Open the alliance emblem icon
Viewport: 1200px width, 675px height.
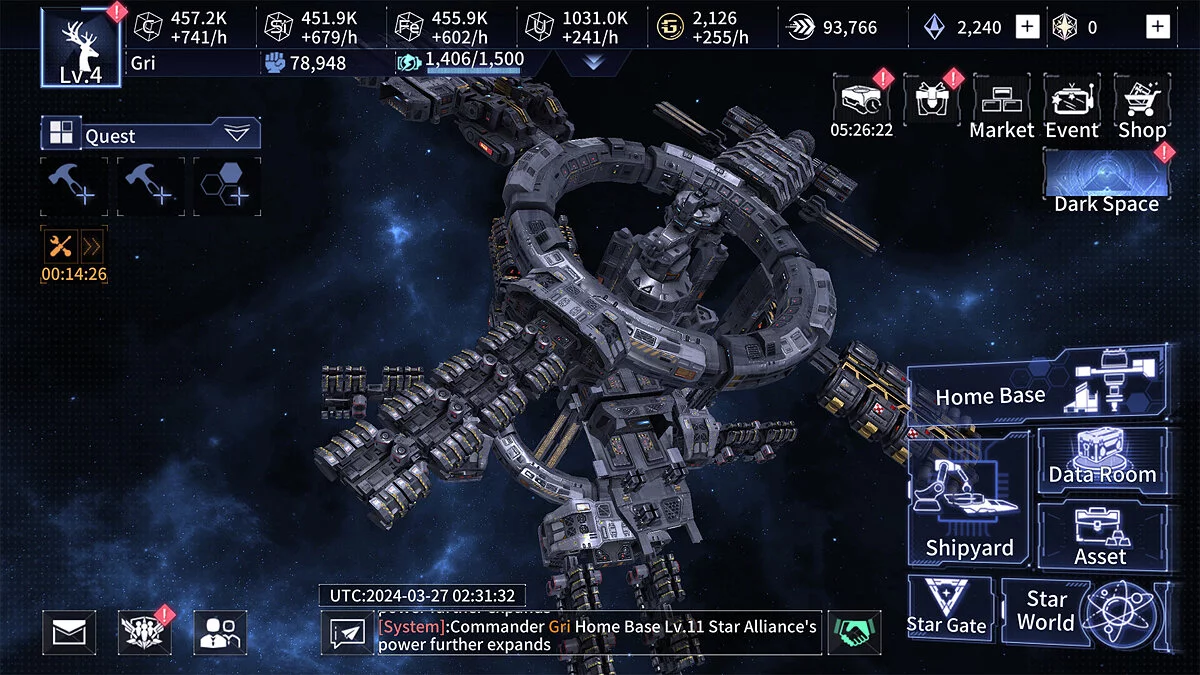144,632
